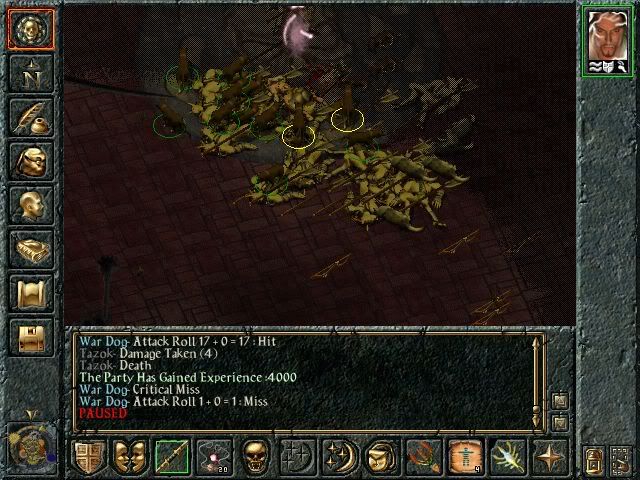Click the dialogue log scrollbar
The height and width of the screenshot is (480, 640).
[x=538, y=375]
